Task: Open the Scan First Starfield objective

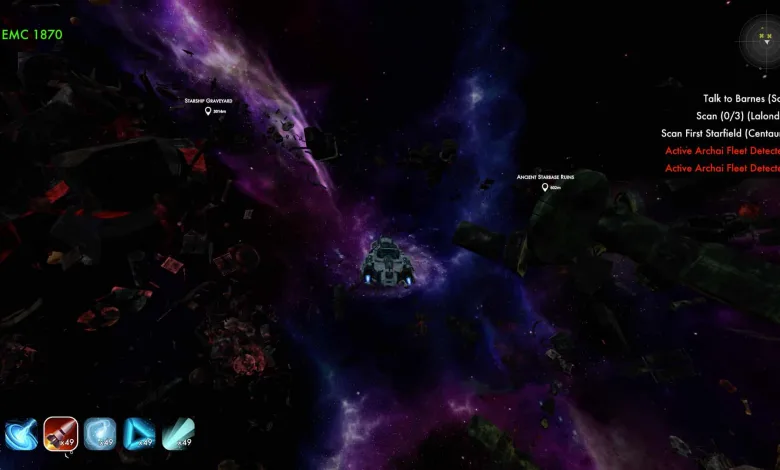Action: point(719,133)
